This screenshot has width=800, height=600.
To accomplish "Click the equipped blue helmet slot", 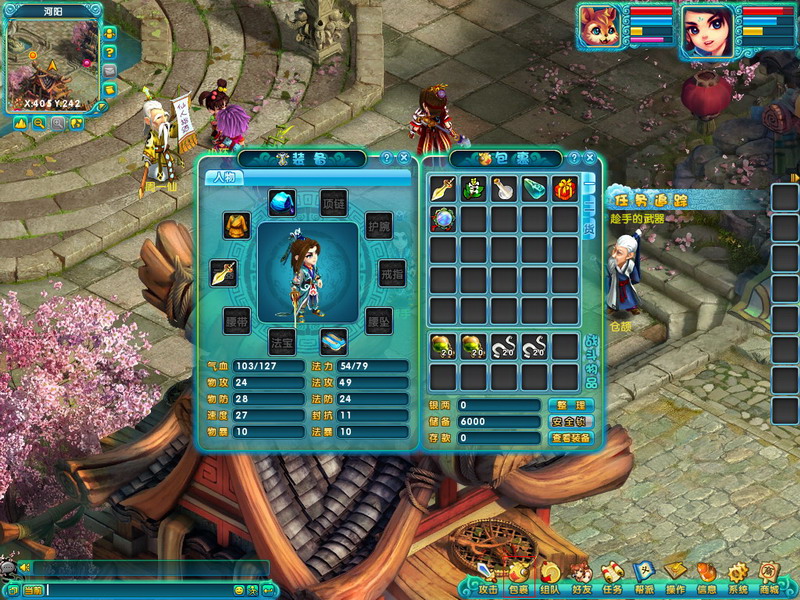I will tap(281, 202).
